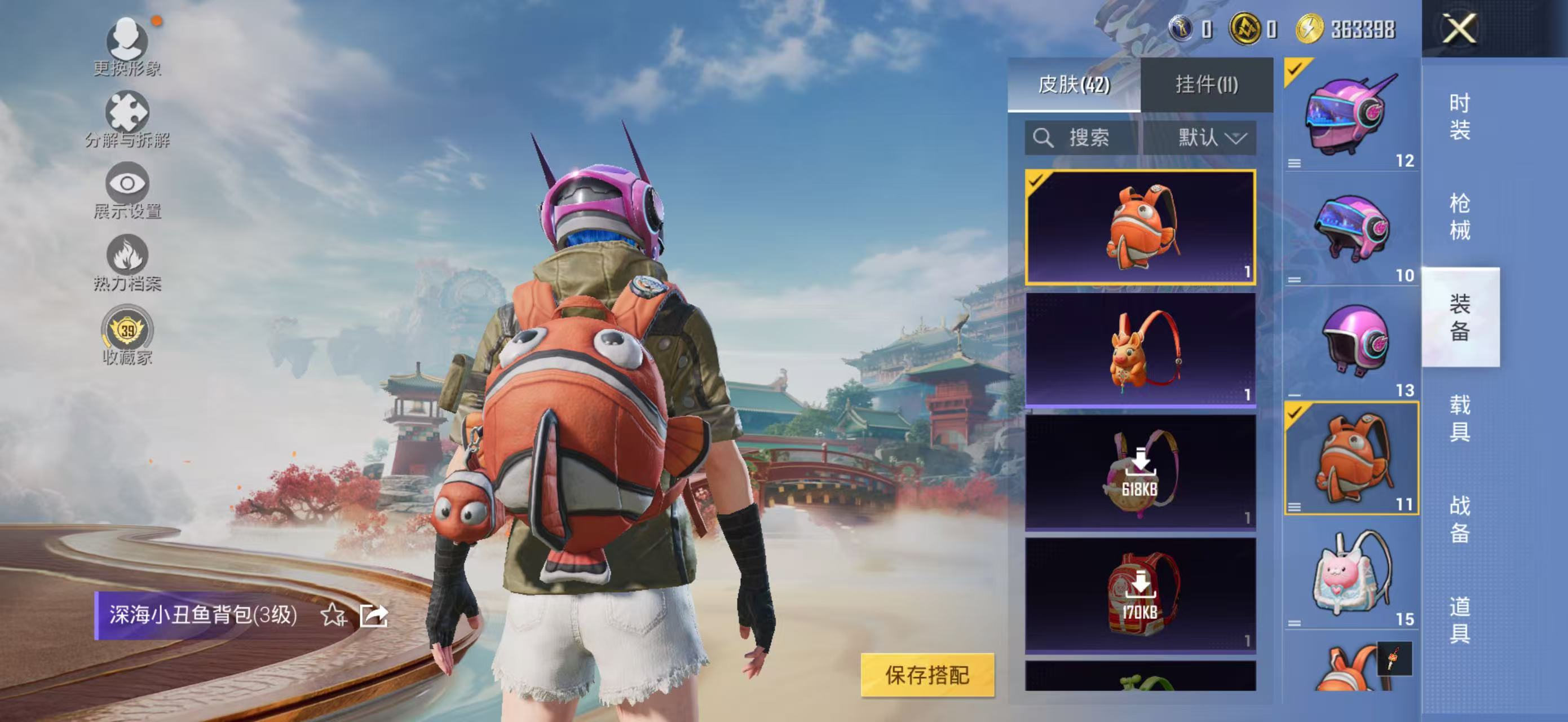This screenshot has height=722, width=1568.
Task: Switch to the 时装 fashion category
Action: point(1460,116)
